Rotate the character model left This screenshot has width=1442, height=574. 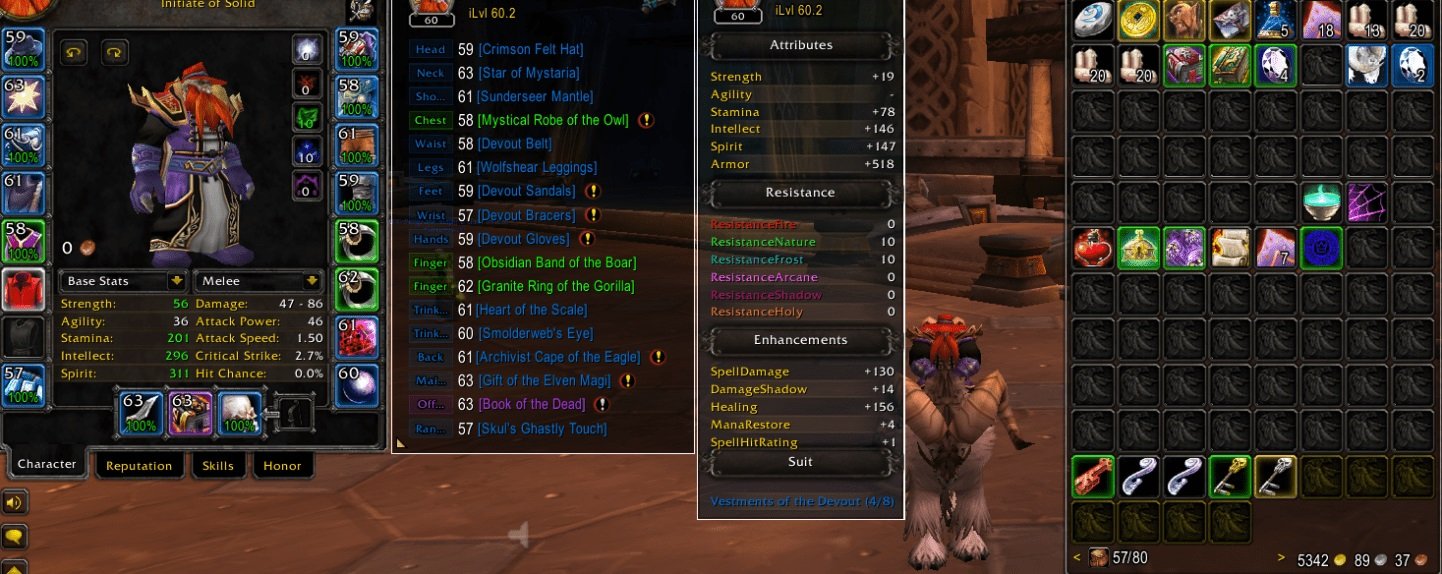tap(73, 52)
